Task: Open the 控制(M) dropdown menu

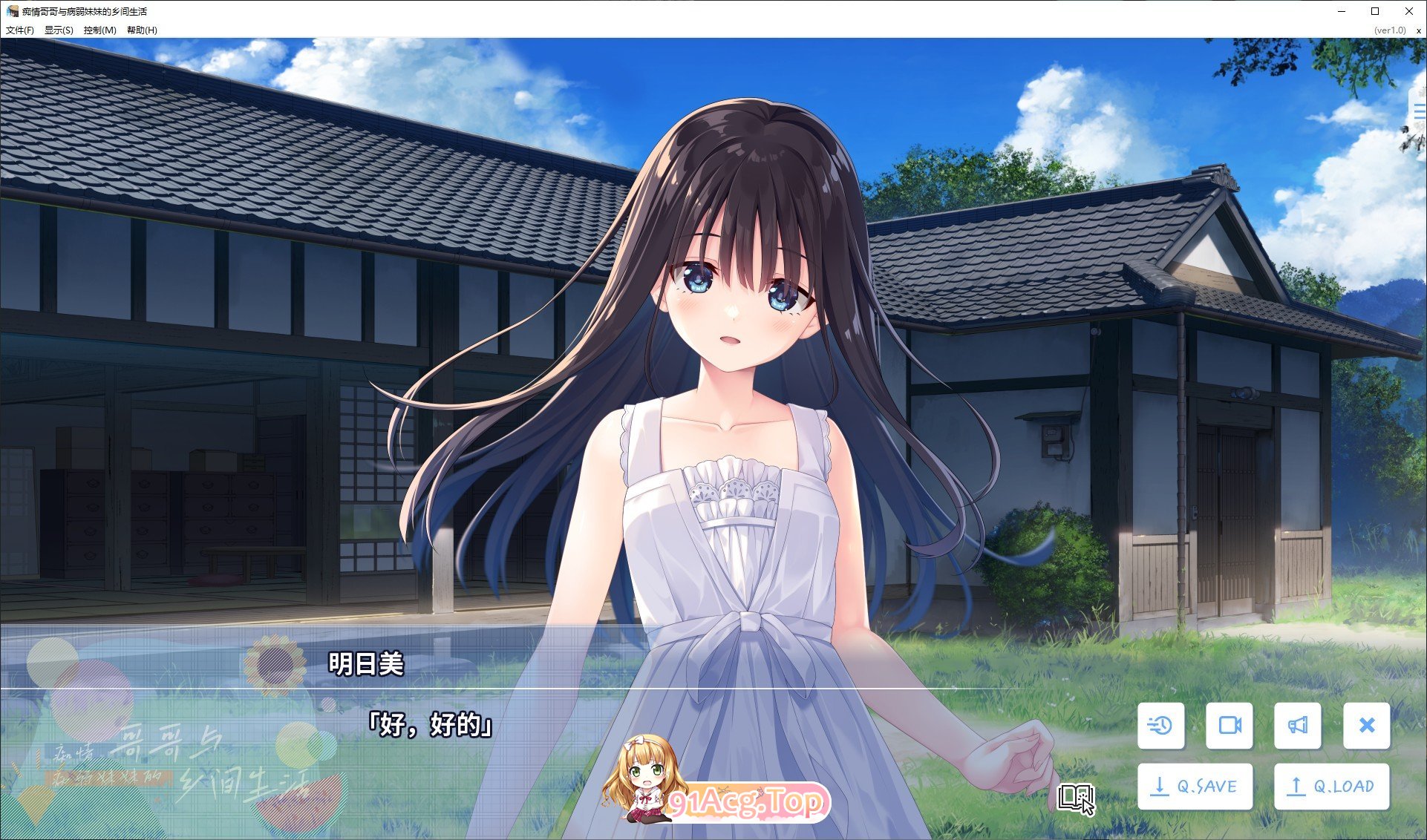Action: pos(99,30)
